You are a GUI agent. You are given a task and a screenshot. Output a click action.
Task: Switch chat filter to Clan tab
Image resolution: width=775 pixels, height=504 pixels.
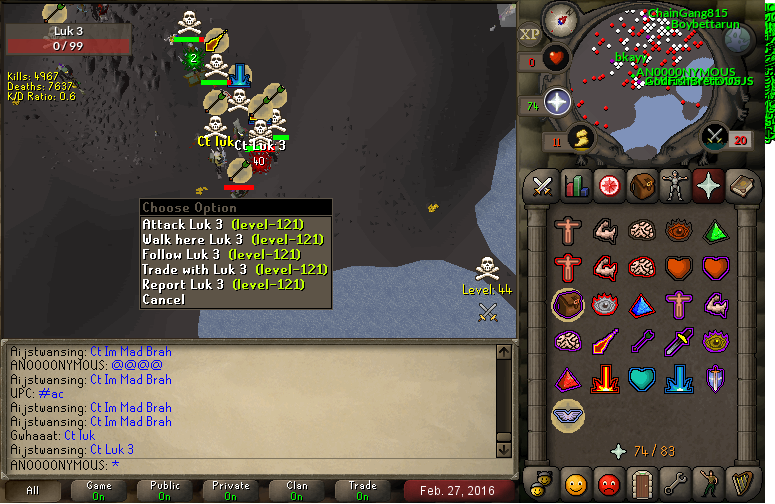click(297, 491)
